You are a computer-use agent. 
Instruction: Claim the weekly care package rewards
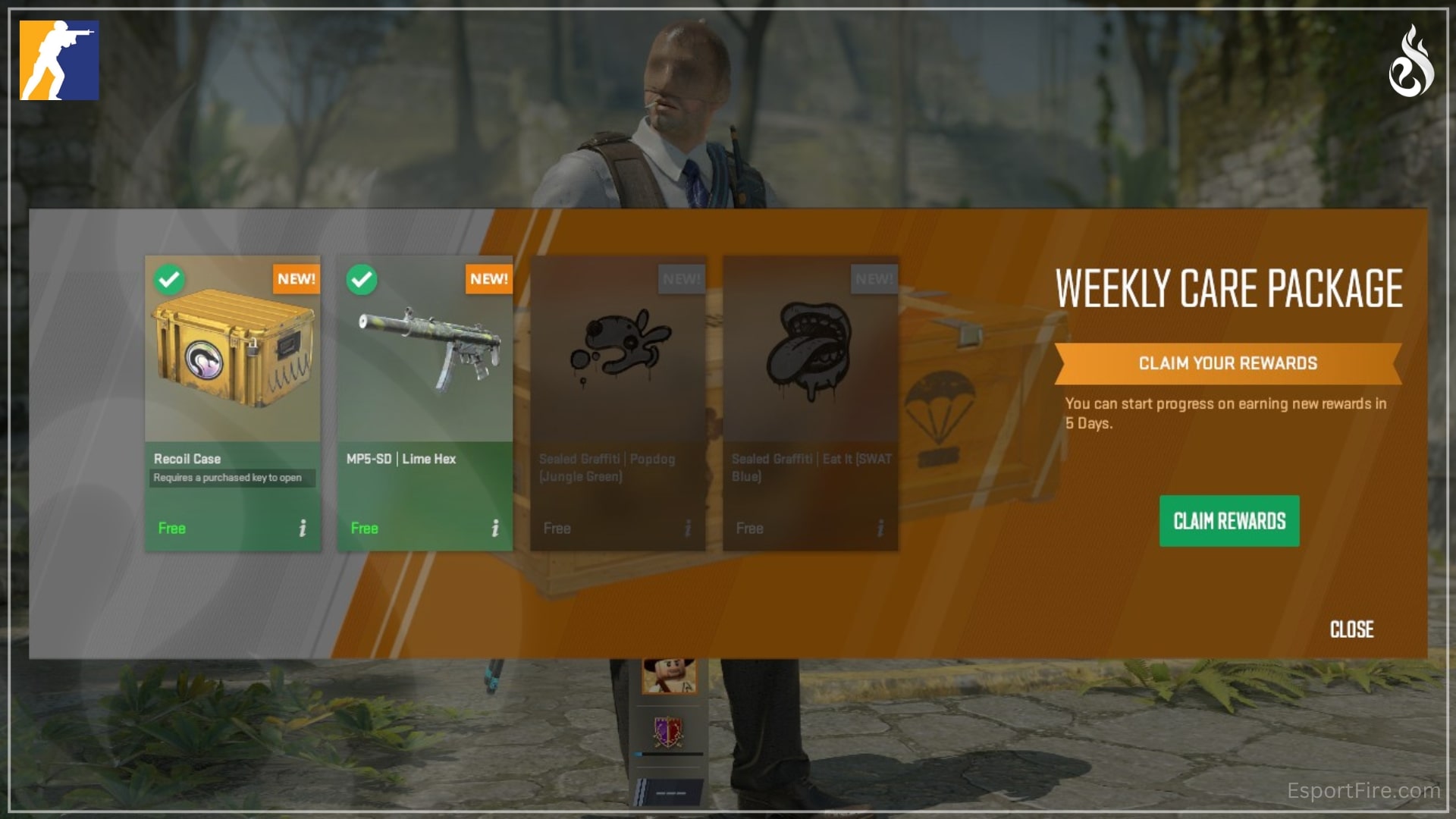coord(1228,521)
